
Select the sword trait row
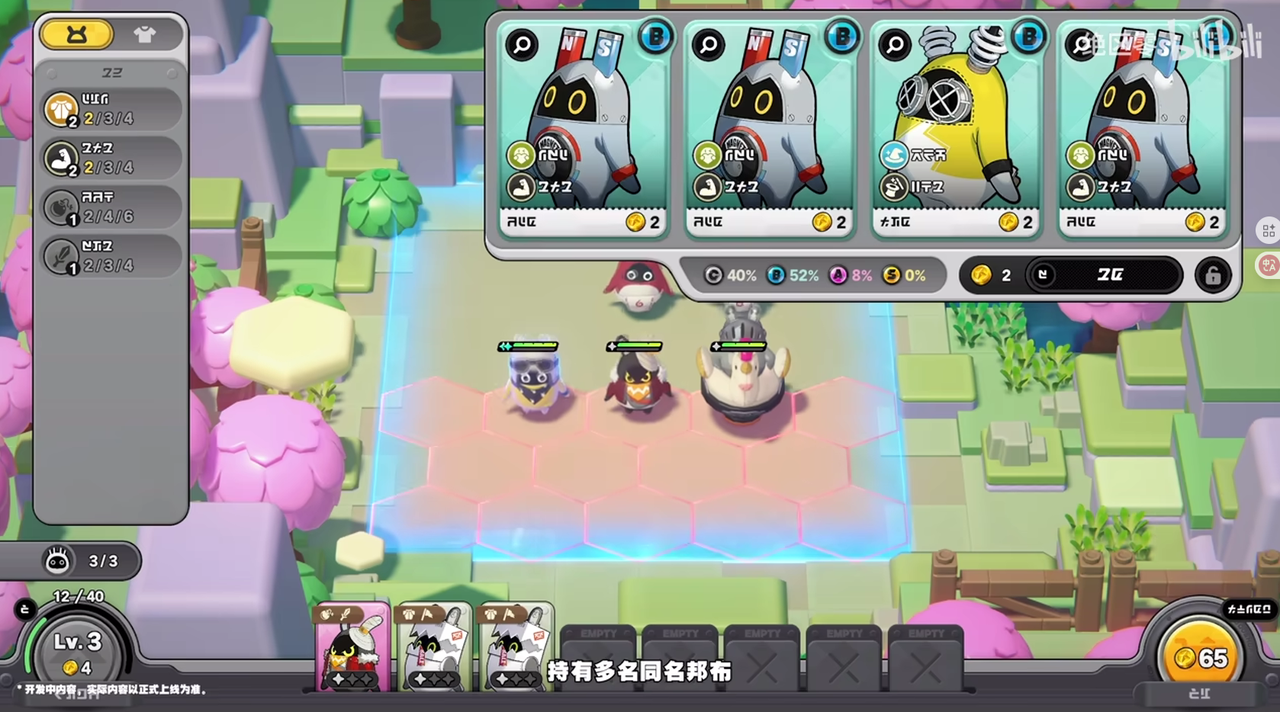tap(110, 256)
